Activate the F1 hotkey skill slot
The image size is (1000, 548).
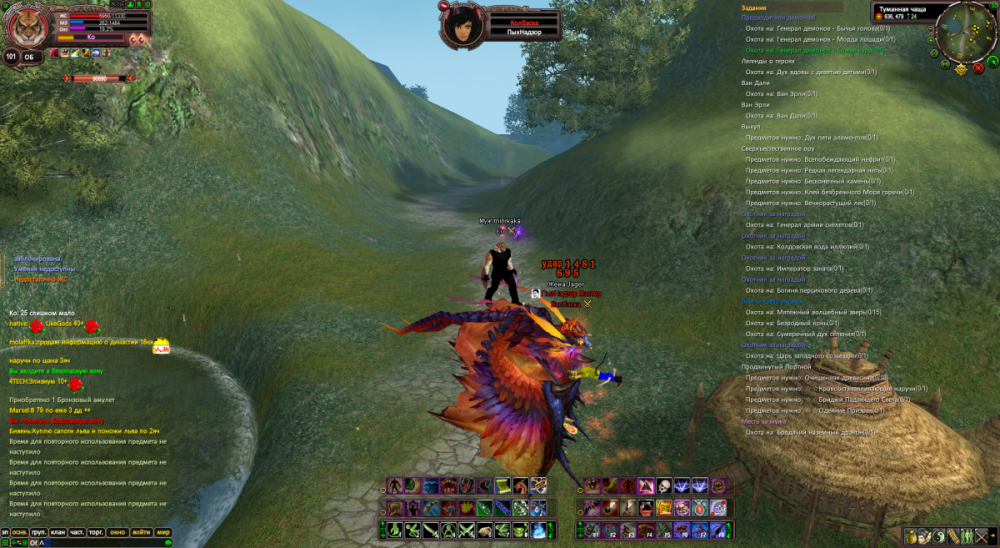coord(591,529)
